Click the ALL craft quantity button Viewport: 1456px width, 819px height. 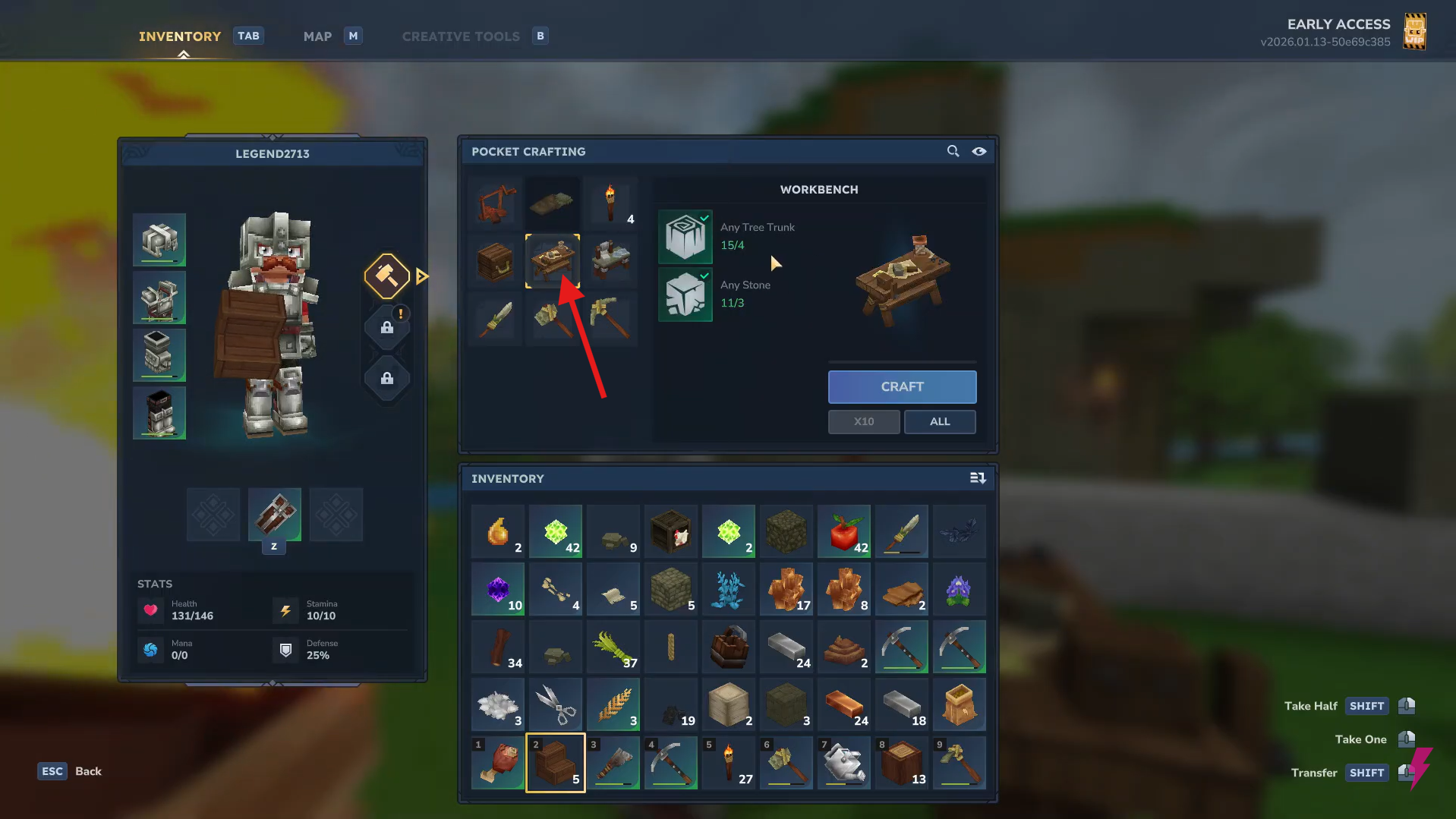tap(939, 421)
